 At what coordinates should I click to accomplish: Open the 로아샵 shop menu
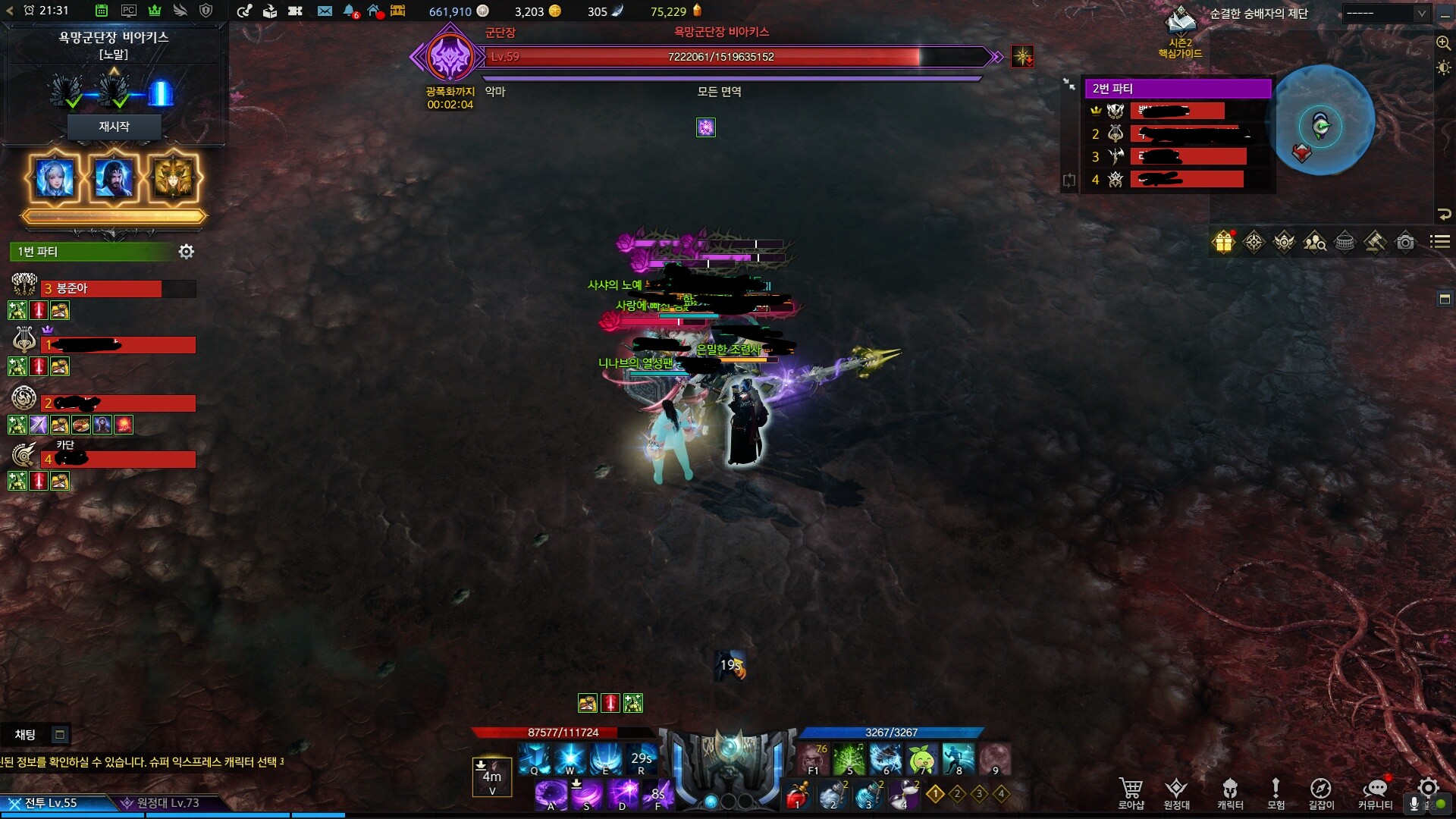(x=1131, y=793)
